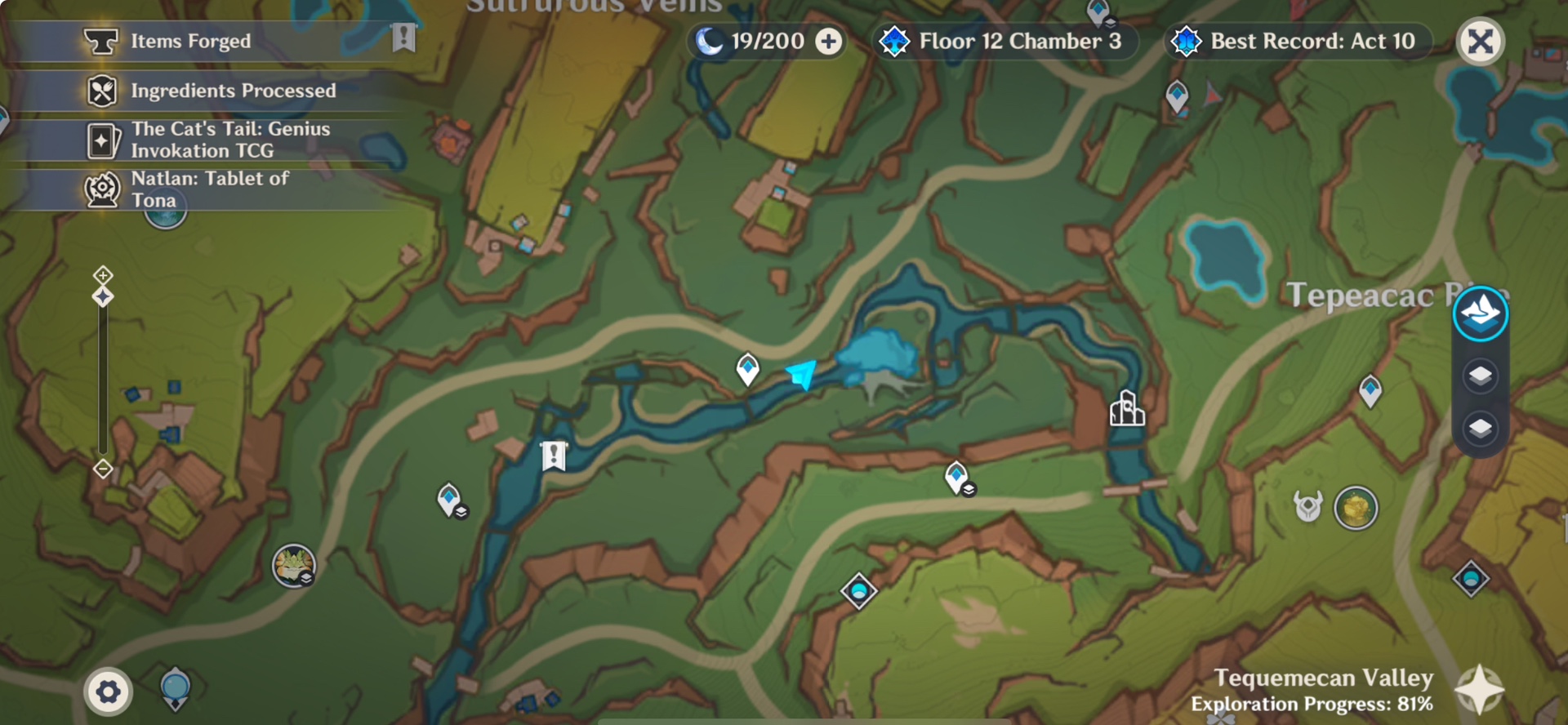The width and height of the screenshot is (1568, 725).
Task: Enable the bottom underground layer view
Action: coord(1480,426)
